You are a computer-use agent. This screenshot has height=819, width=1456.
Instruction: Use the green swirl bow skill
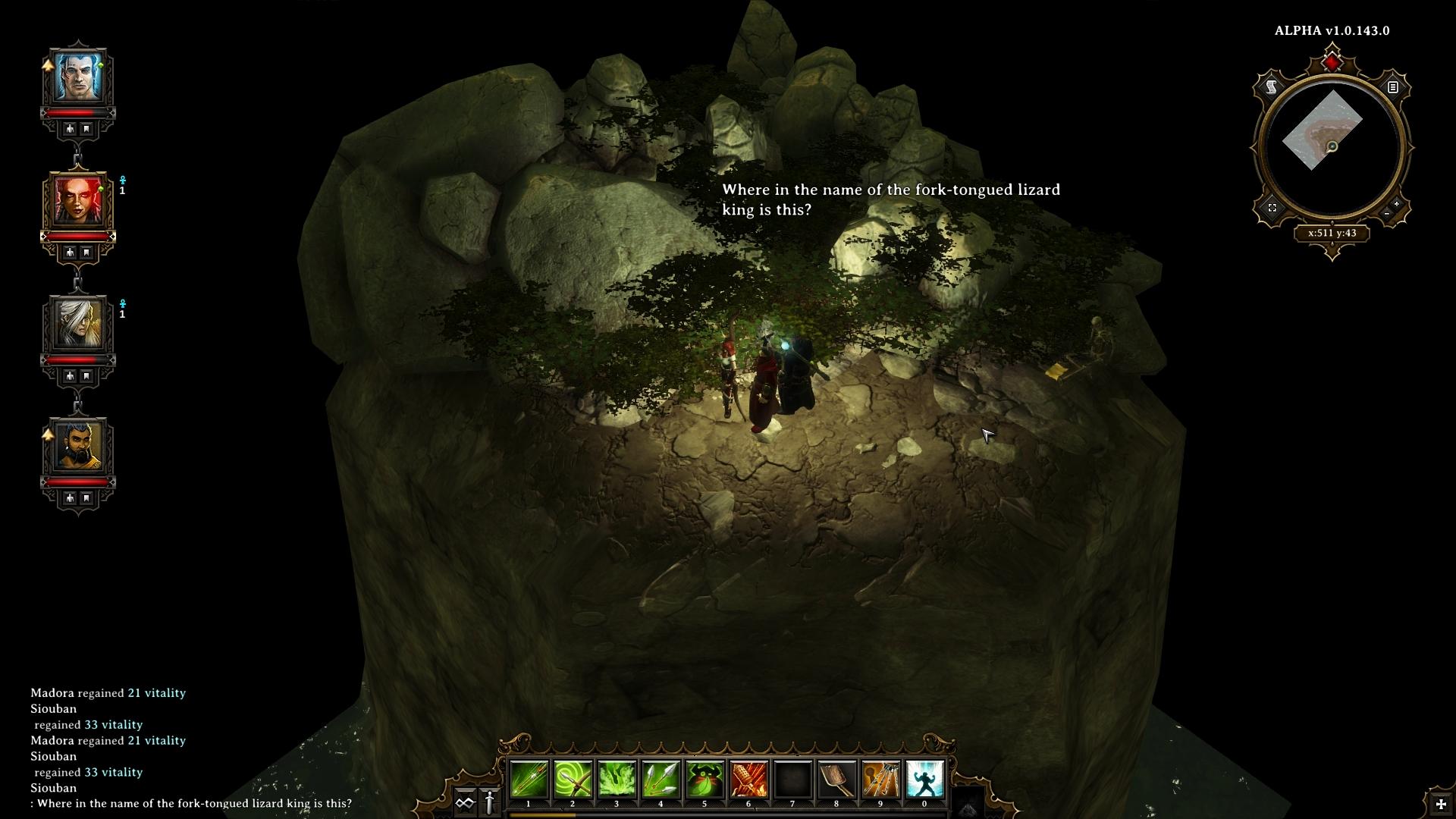point(573,780)
